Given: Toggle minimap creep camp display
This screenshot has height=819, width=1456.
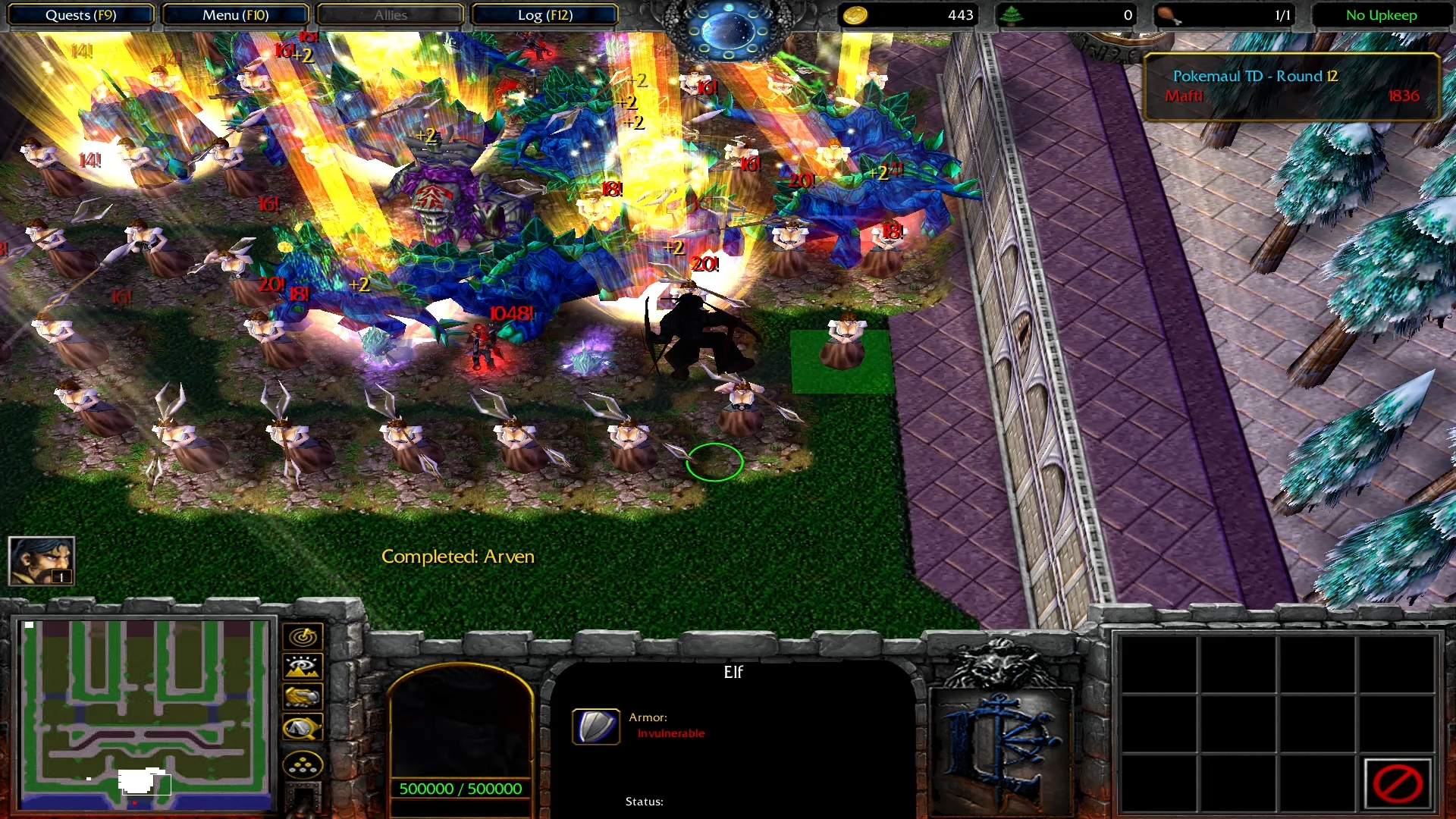Looking at the screenshot, I should 303,729.
